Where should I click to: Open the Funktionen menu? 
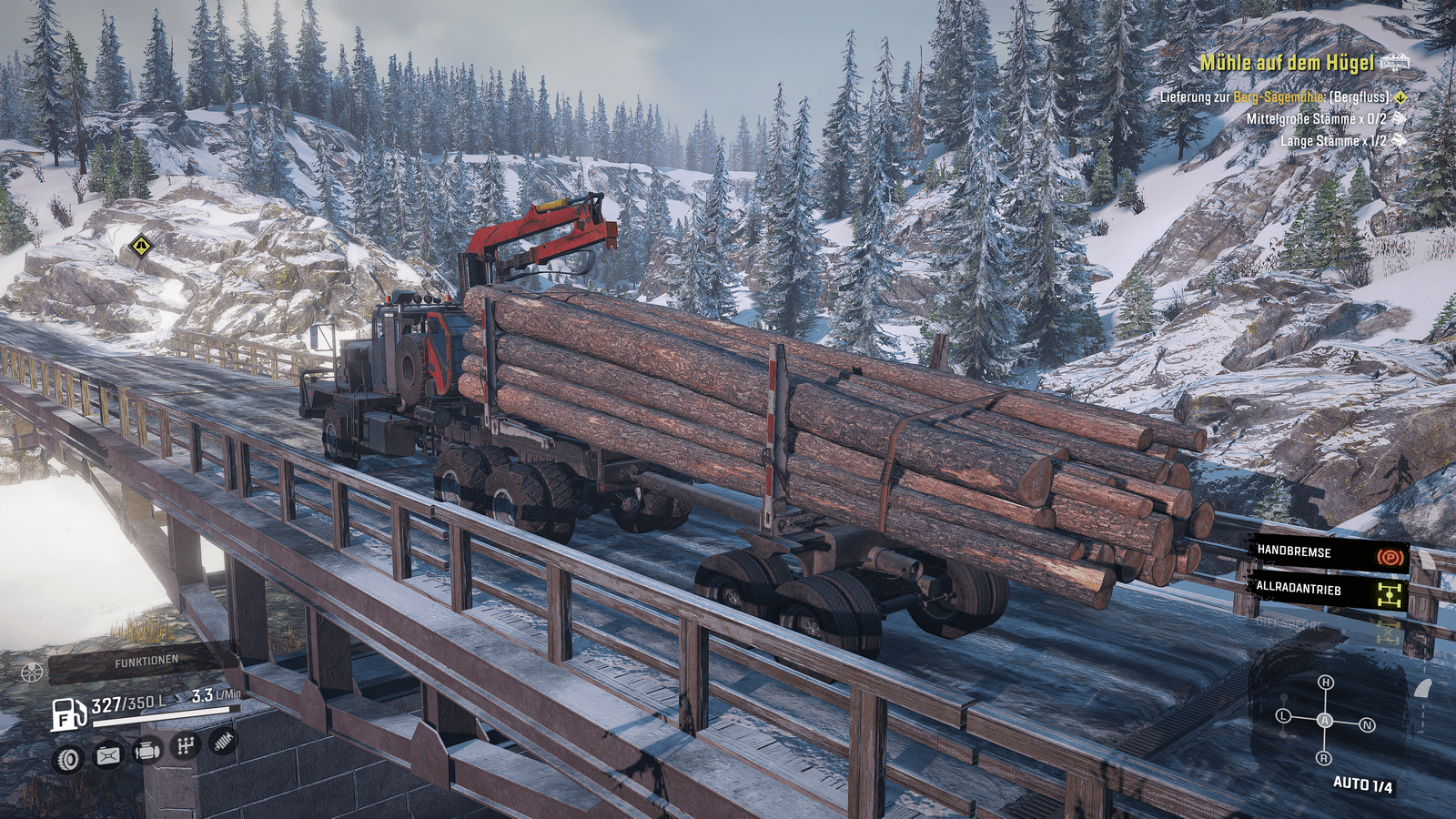pos(146,662)
